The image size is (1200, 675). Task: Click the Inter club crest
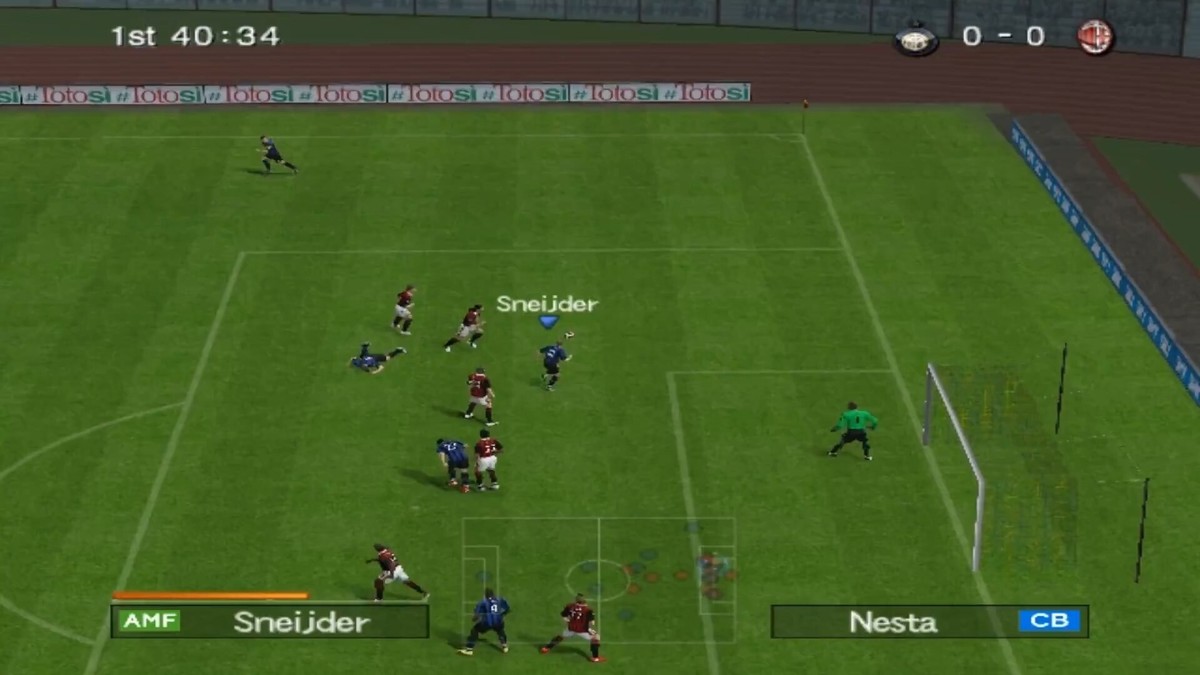tap(916, 38)
